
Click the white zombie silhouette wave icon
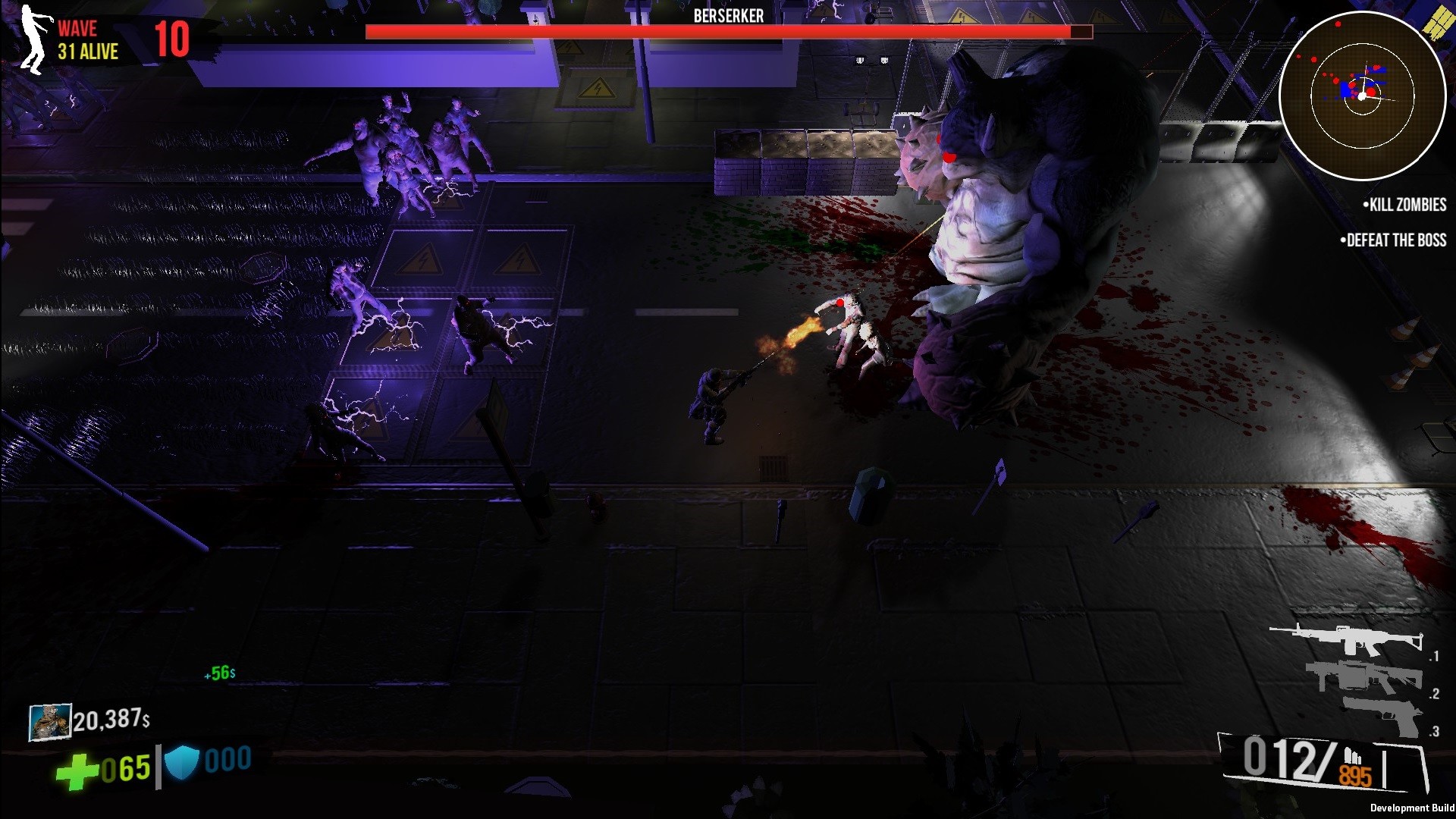tap(33, 39)
